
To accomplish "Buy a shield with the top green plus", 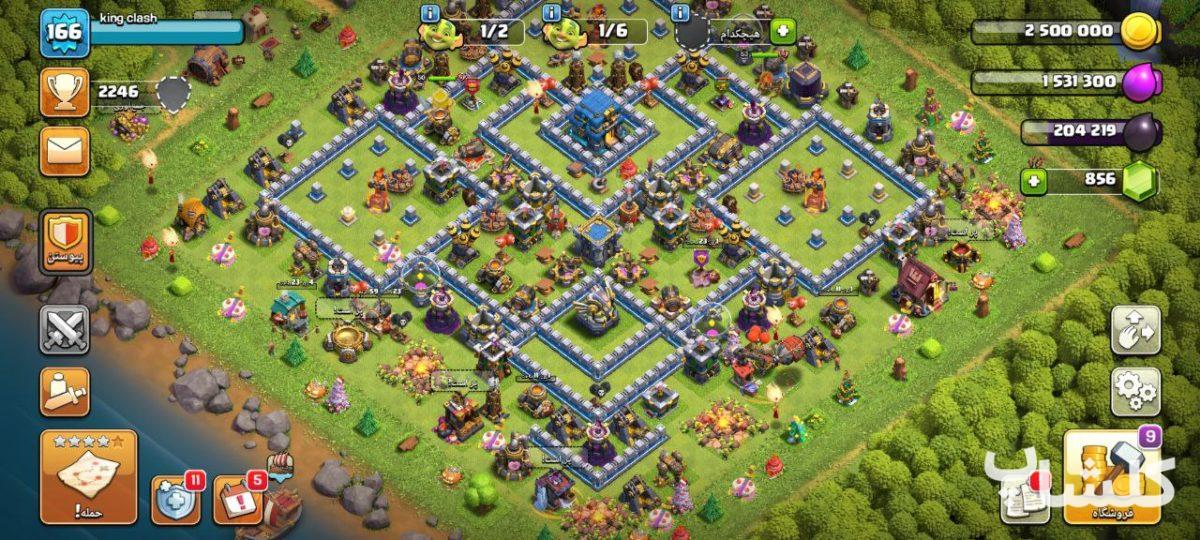I will coord(781,31).
